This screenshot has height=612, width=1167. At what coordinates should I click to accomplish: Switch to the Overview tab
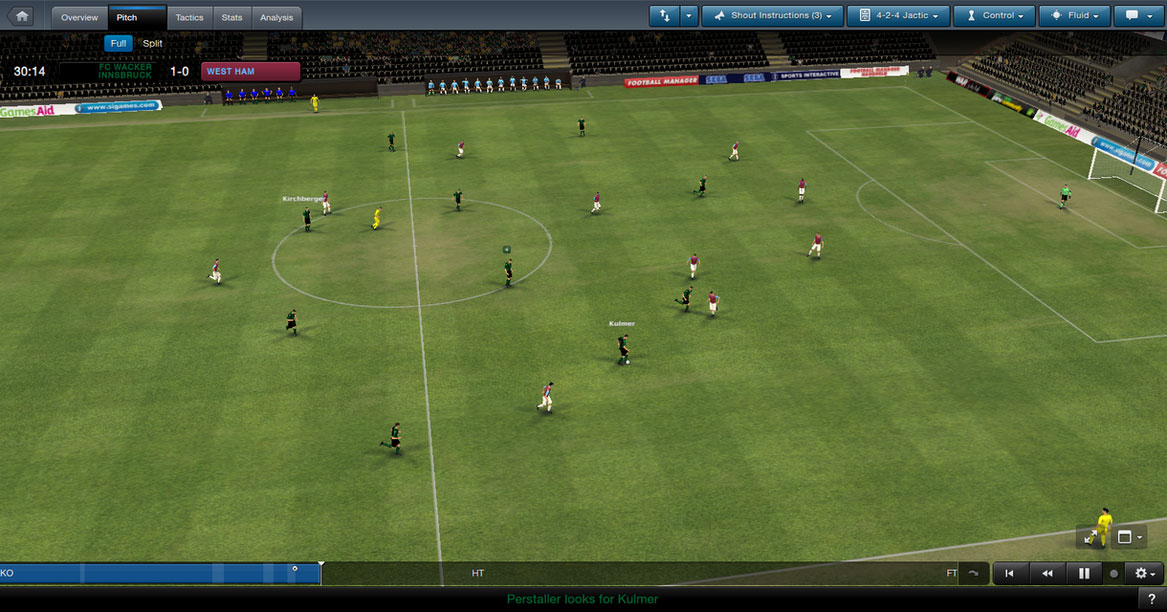click(79, 17)
